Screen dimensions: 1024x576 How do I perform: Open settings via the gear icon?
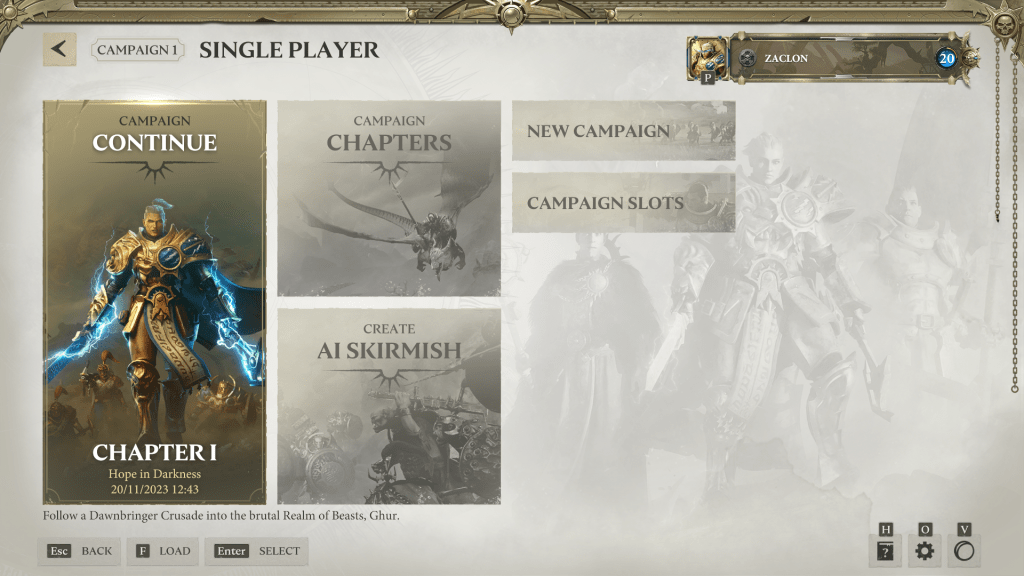tap(924, 551)
